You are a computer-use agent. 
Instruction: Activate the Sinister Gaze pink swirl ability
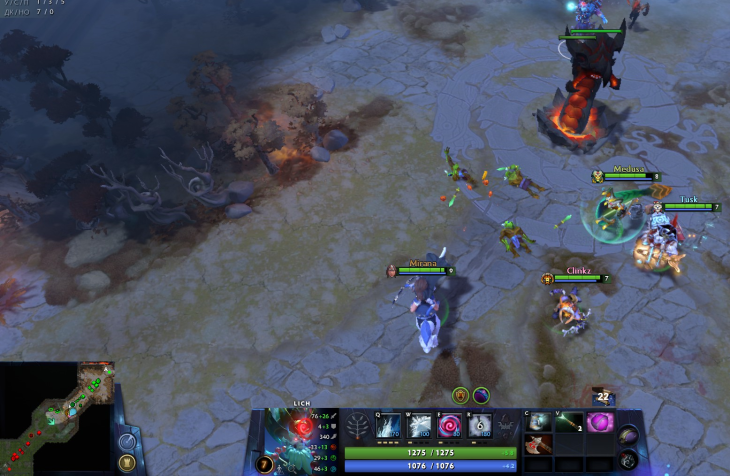[449, 425]
